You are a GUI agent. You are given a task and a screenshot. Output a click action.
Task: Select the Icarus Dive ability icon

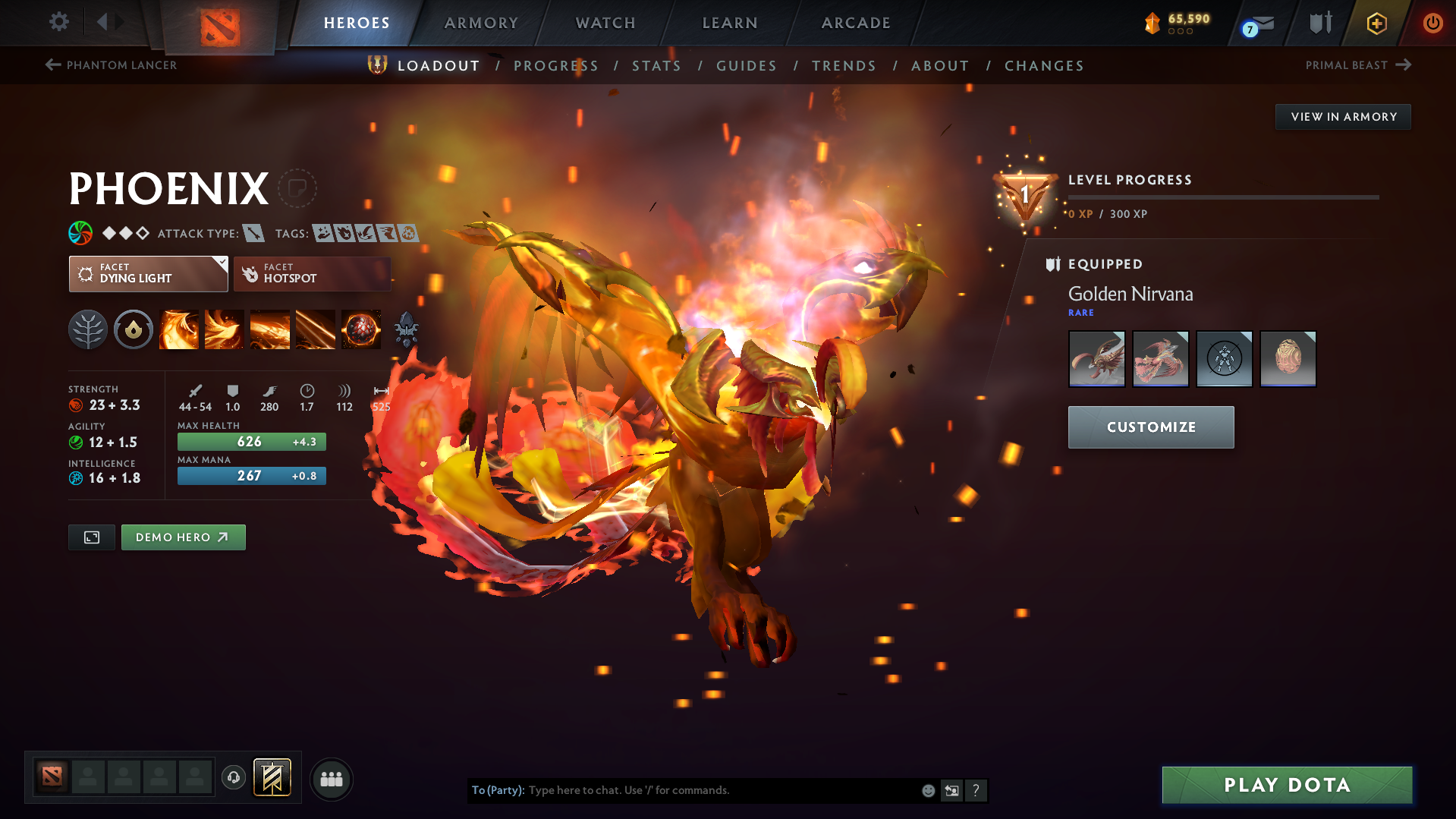(179, 329)
